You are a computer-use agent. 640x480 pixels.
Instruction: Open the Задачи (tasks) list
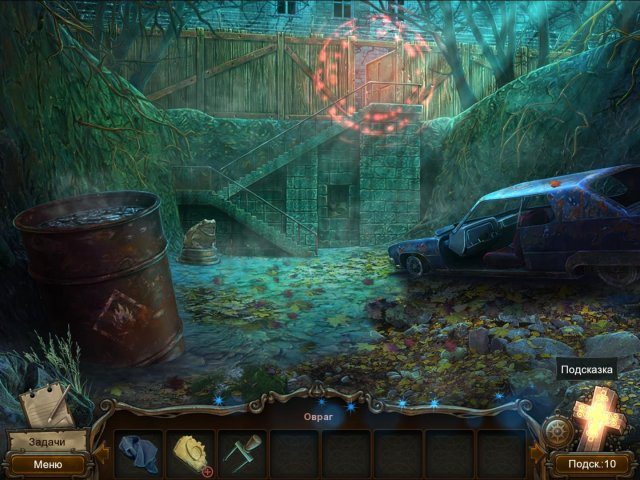point(46,442)
